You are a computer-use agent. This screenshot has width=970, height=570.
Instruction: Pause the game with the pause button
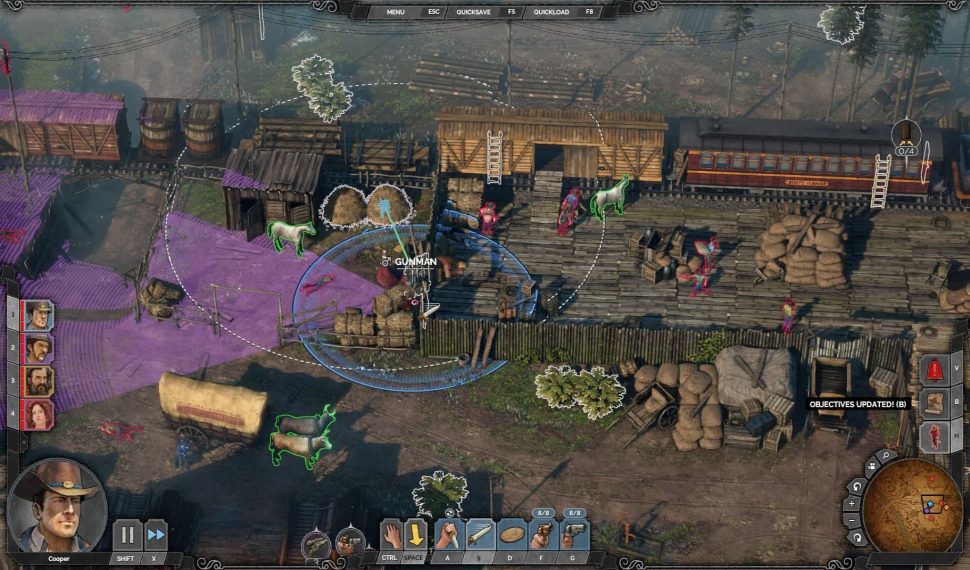click(127, 534)
